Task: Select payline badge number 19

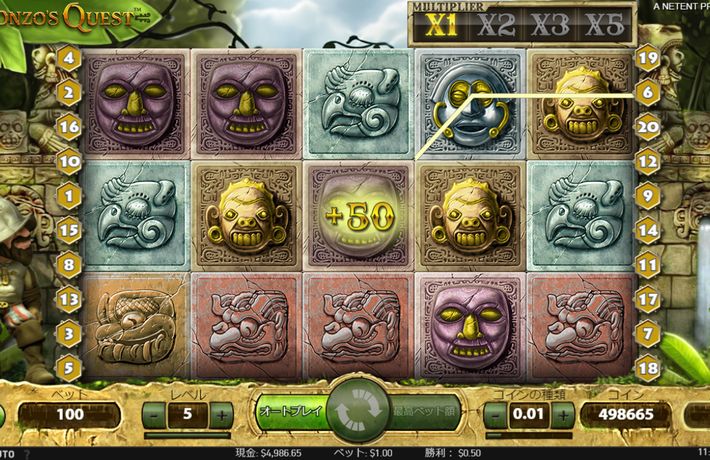Action: click(647, 57)
